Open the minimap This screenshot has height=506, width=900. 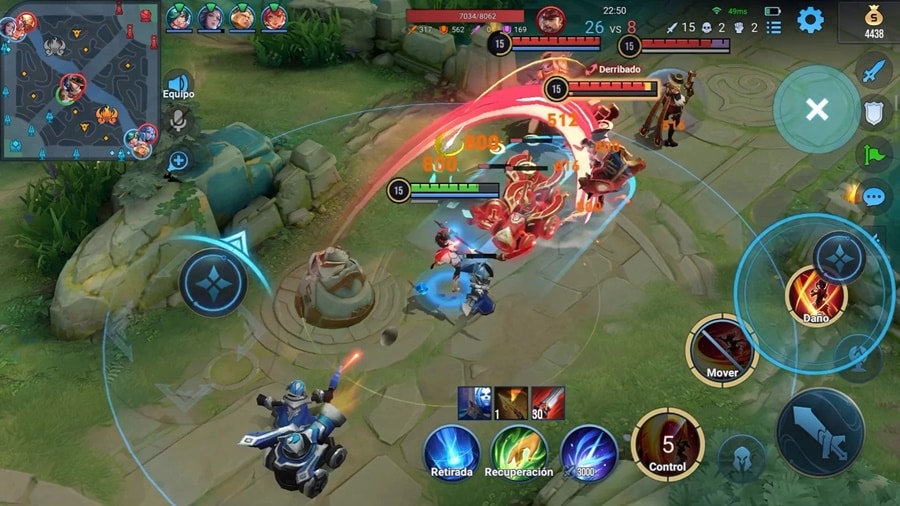[x=80, y=80]
